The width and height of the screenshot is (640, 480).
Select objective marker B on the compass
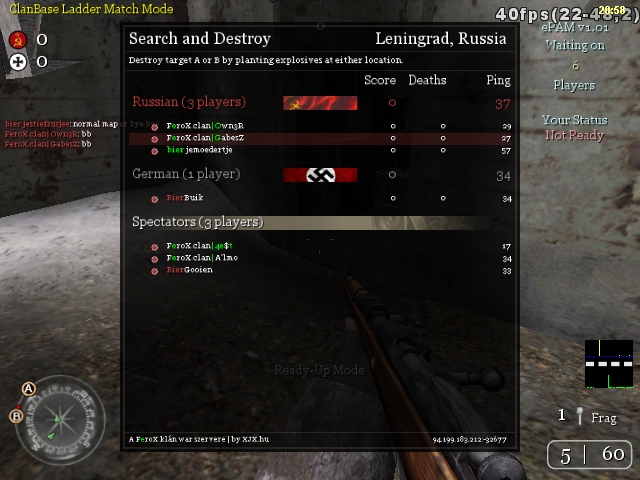click(16, 416)
